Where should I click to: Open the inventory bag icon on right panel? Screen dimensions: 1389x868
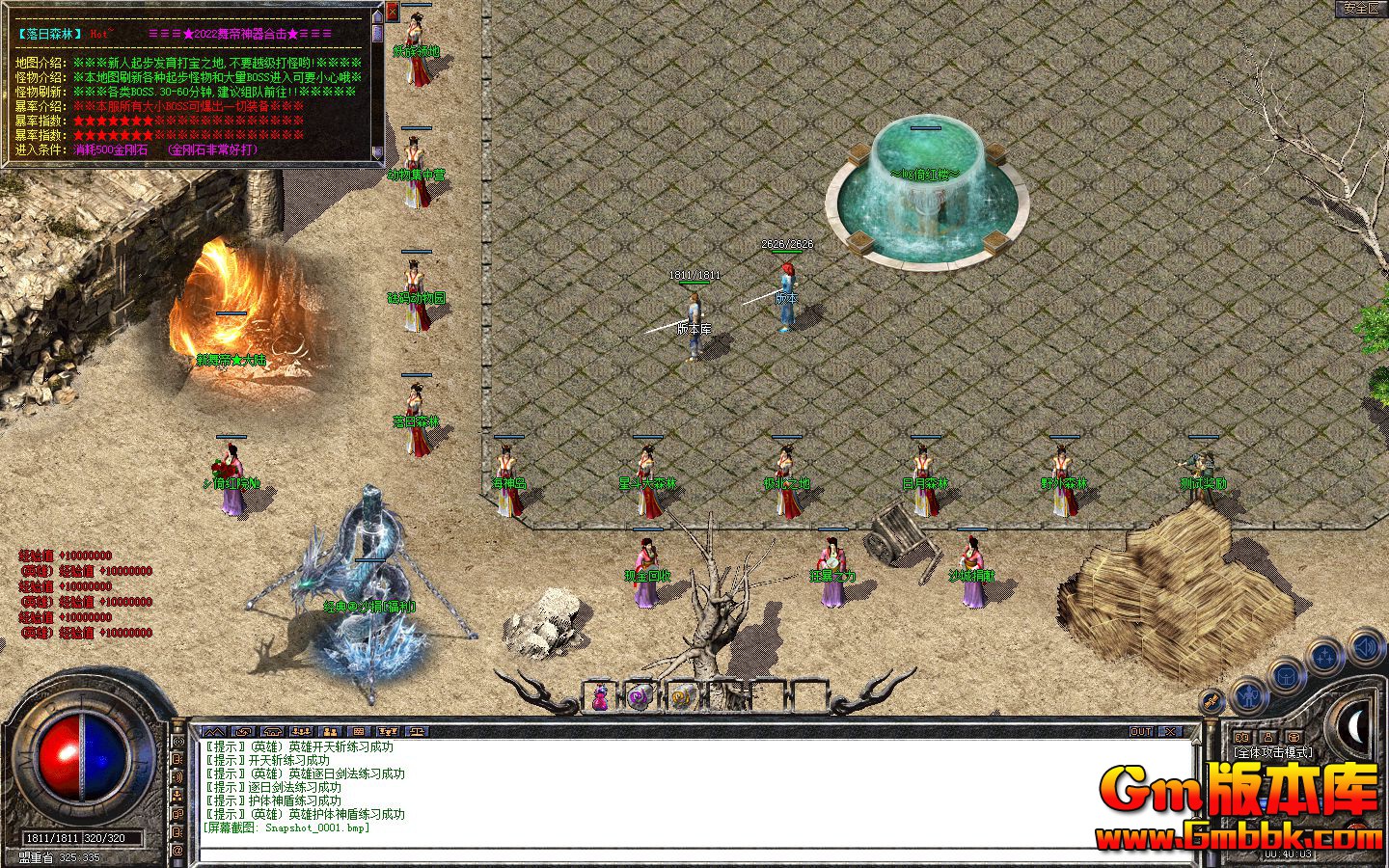[1287, 676]
